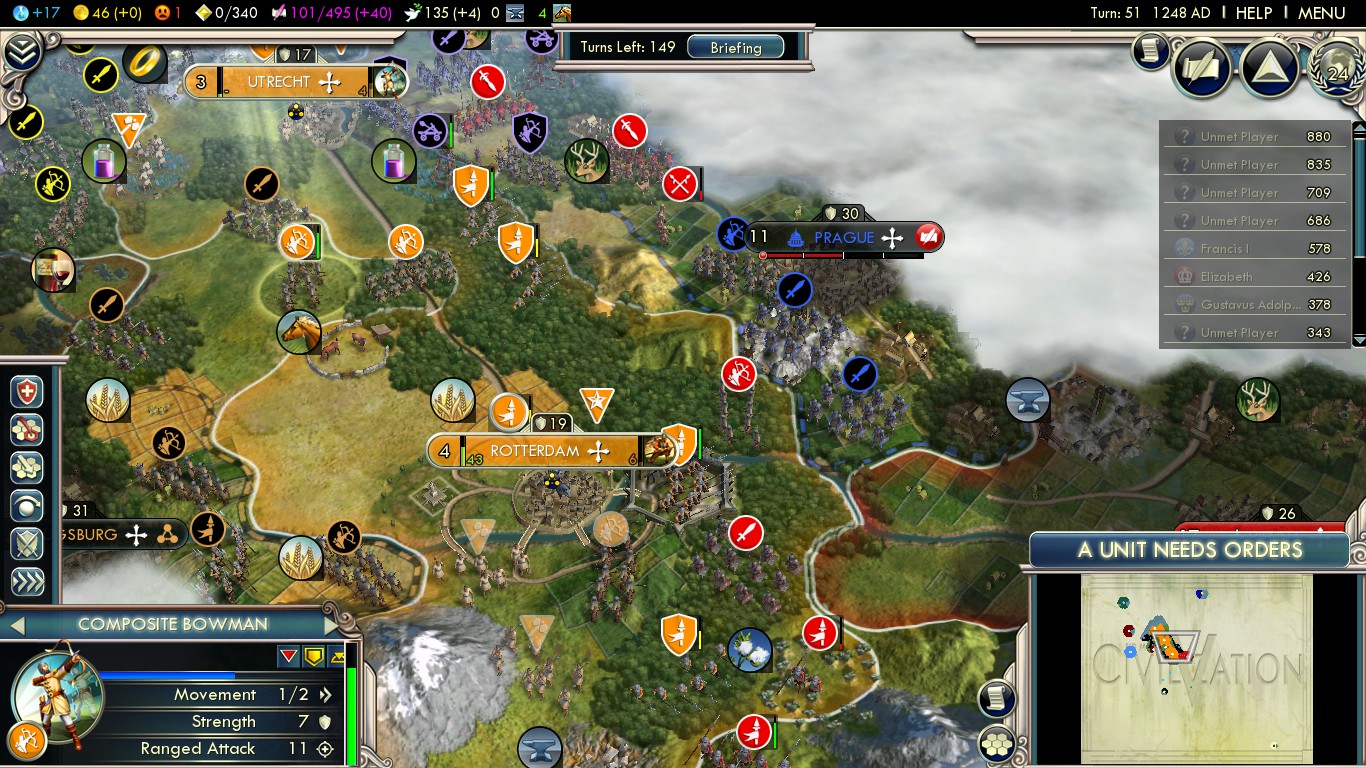Screen dimensions: 1366x768
Task: Choose the red cross heal promotion
Action: coord(27,392)
